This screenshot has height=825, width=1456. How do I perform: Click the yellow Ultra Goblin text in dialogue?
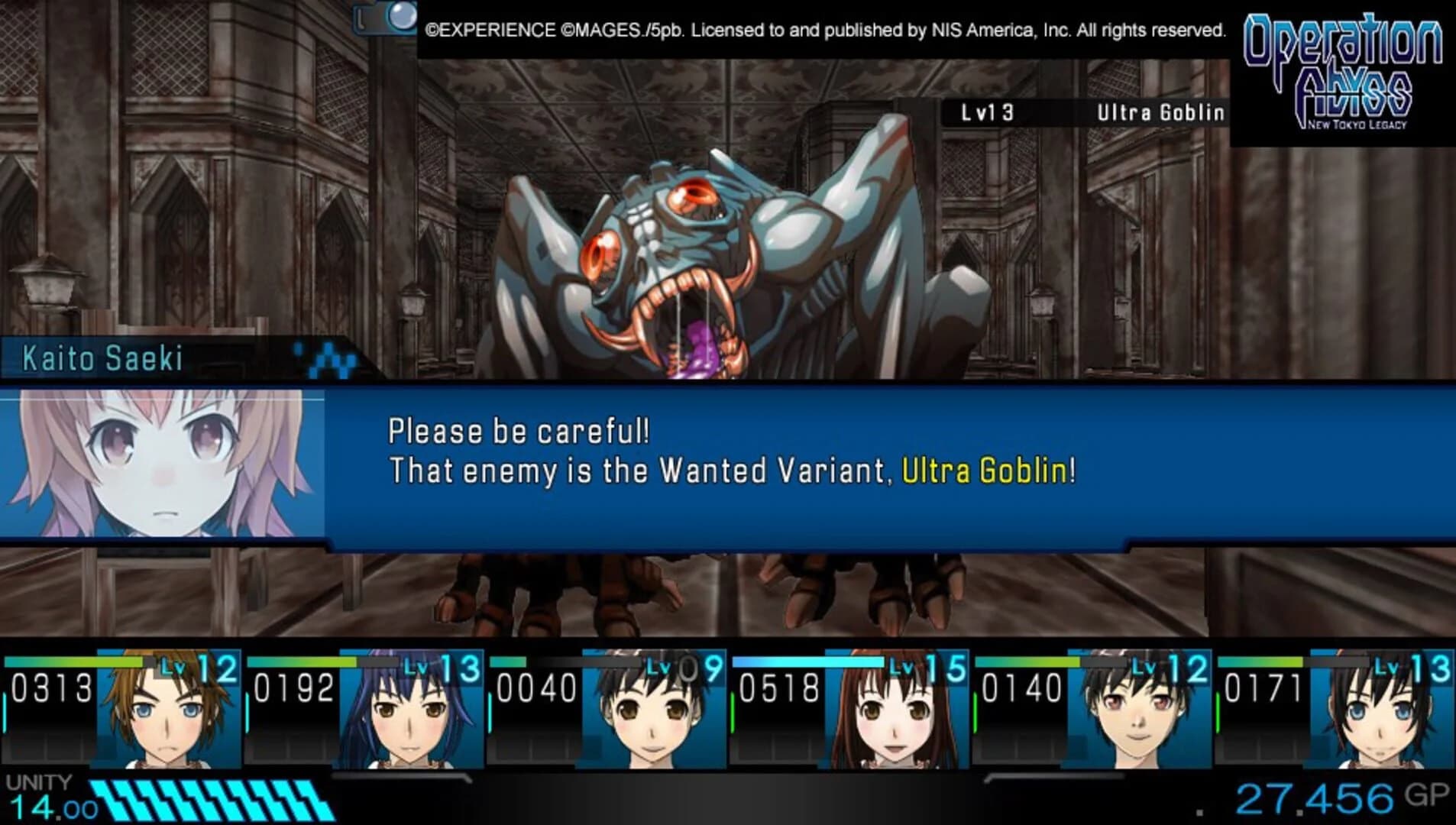(981, 474)
